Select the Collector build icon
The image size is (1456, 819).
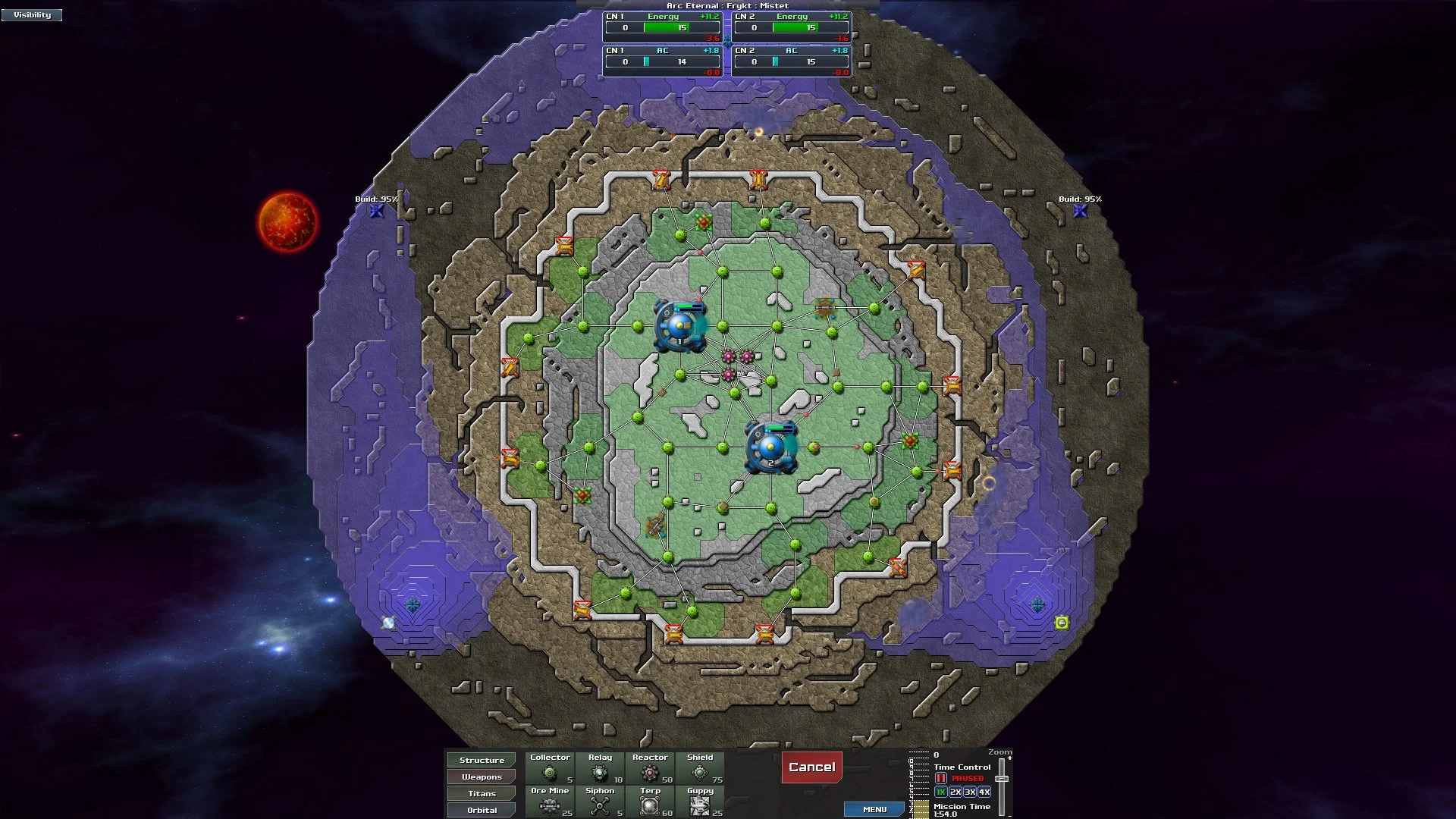[550, 770]
